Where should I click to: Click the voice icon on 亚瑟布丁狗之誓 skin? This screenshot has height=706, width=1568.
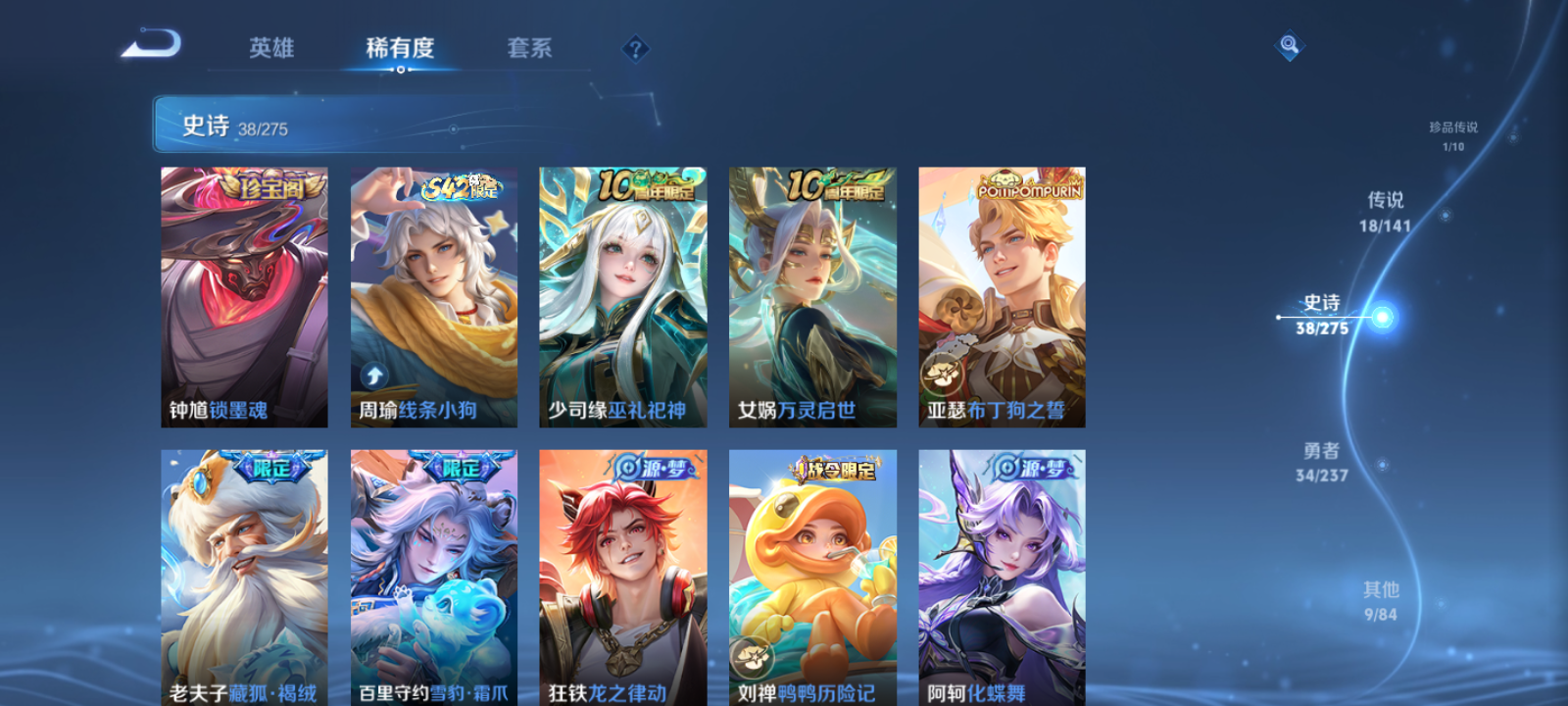[x=943, y=373]
